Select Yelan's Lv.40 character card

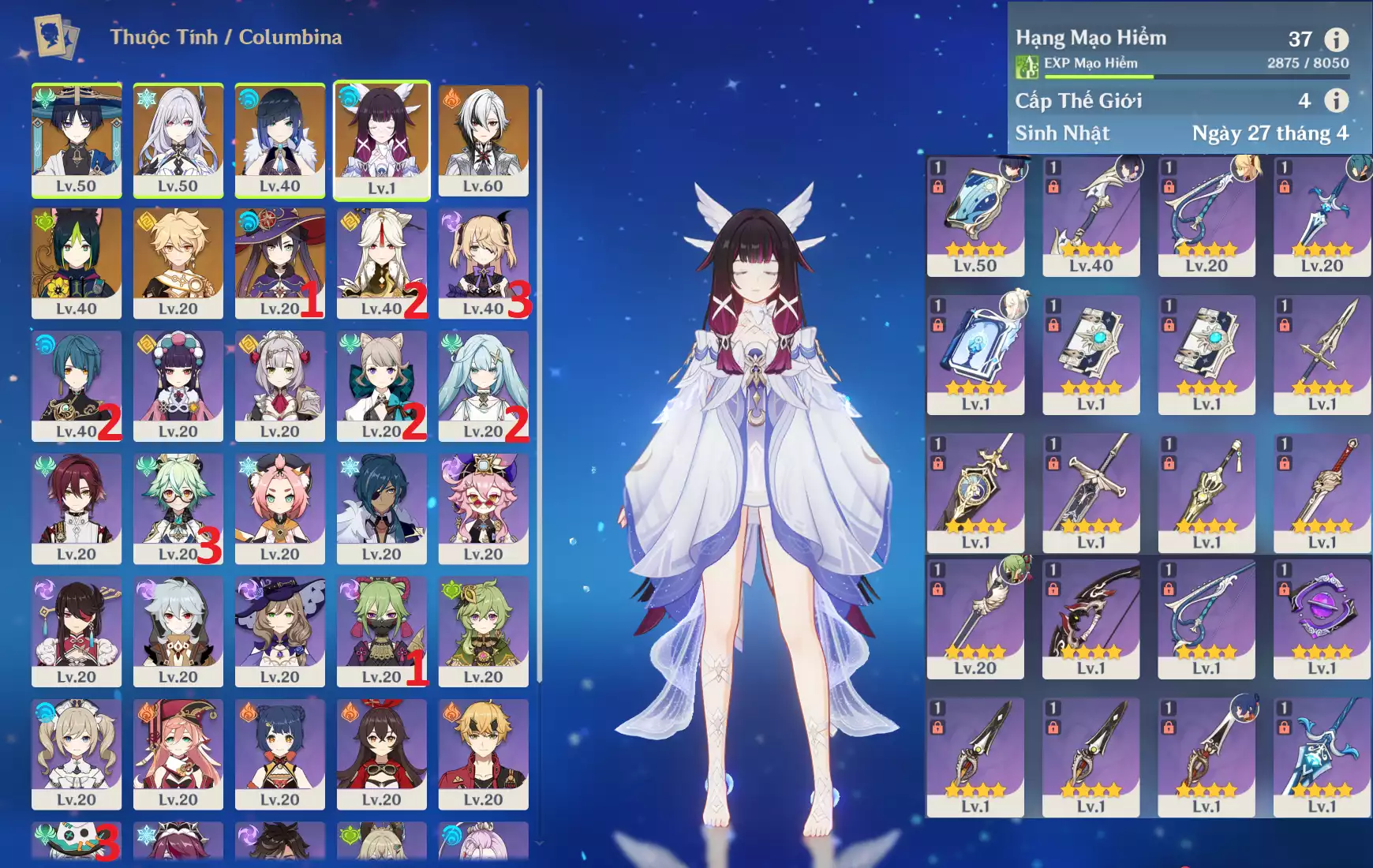(280, 140)
